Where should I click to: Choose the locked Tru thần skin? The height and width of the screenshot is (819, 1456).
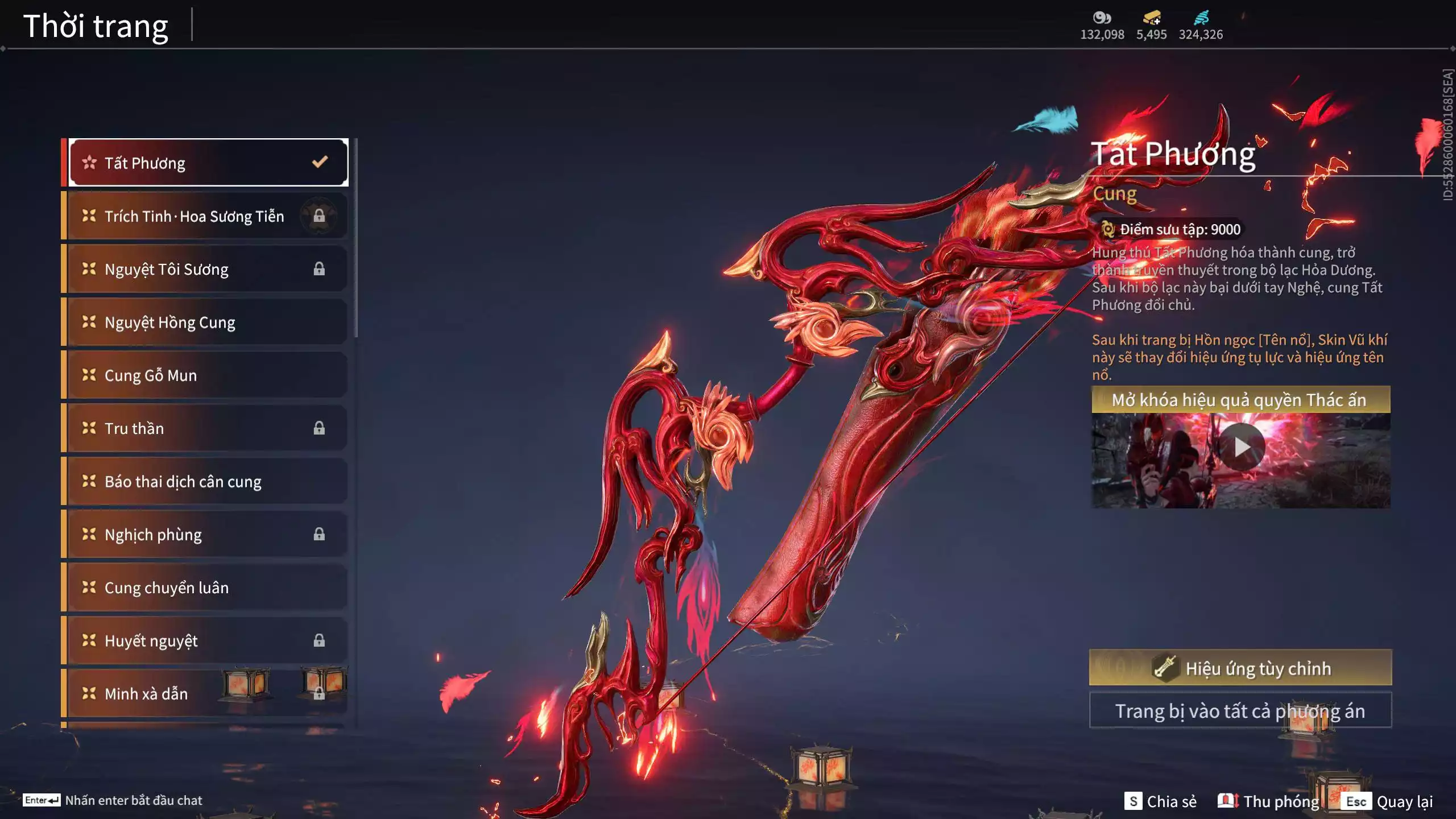(x=208, y=428)
